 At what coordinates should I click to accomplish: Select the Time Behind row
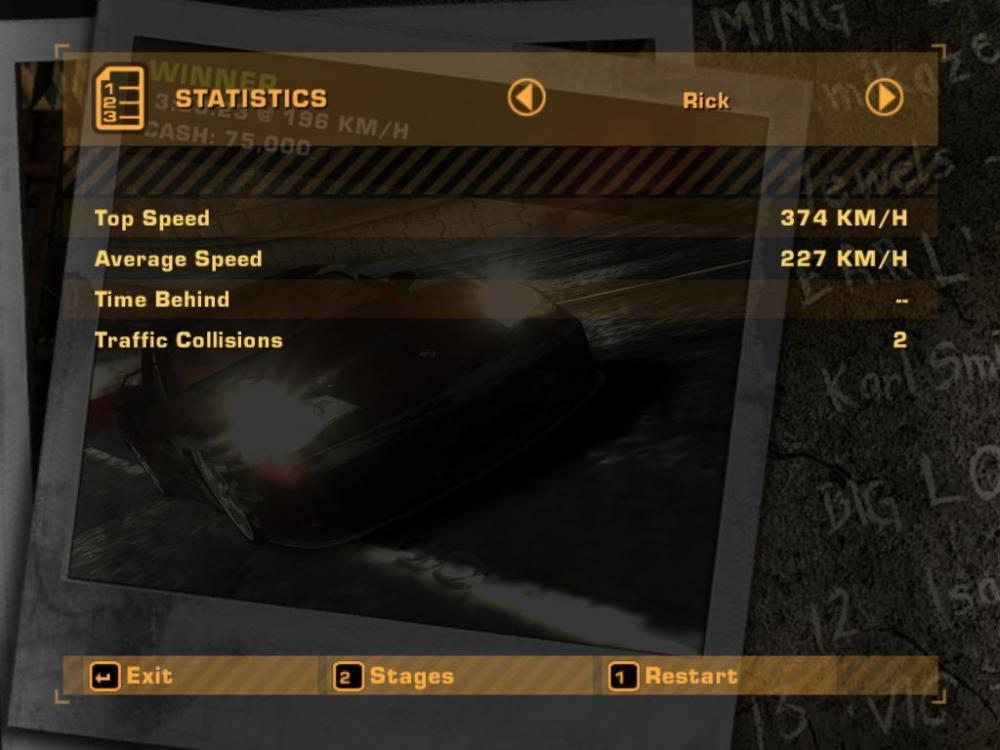pos(500,299)
